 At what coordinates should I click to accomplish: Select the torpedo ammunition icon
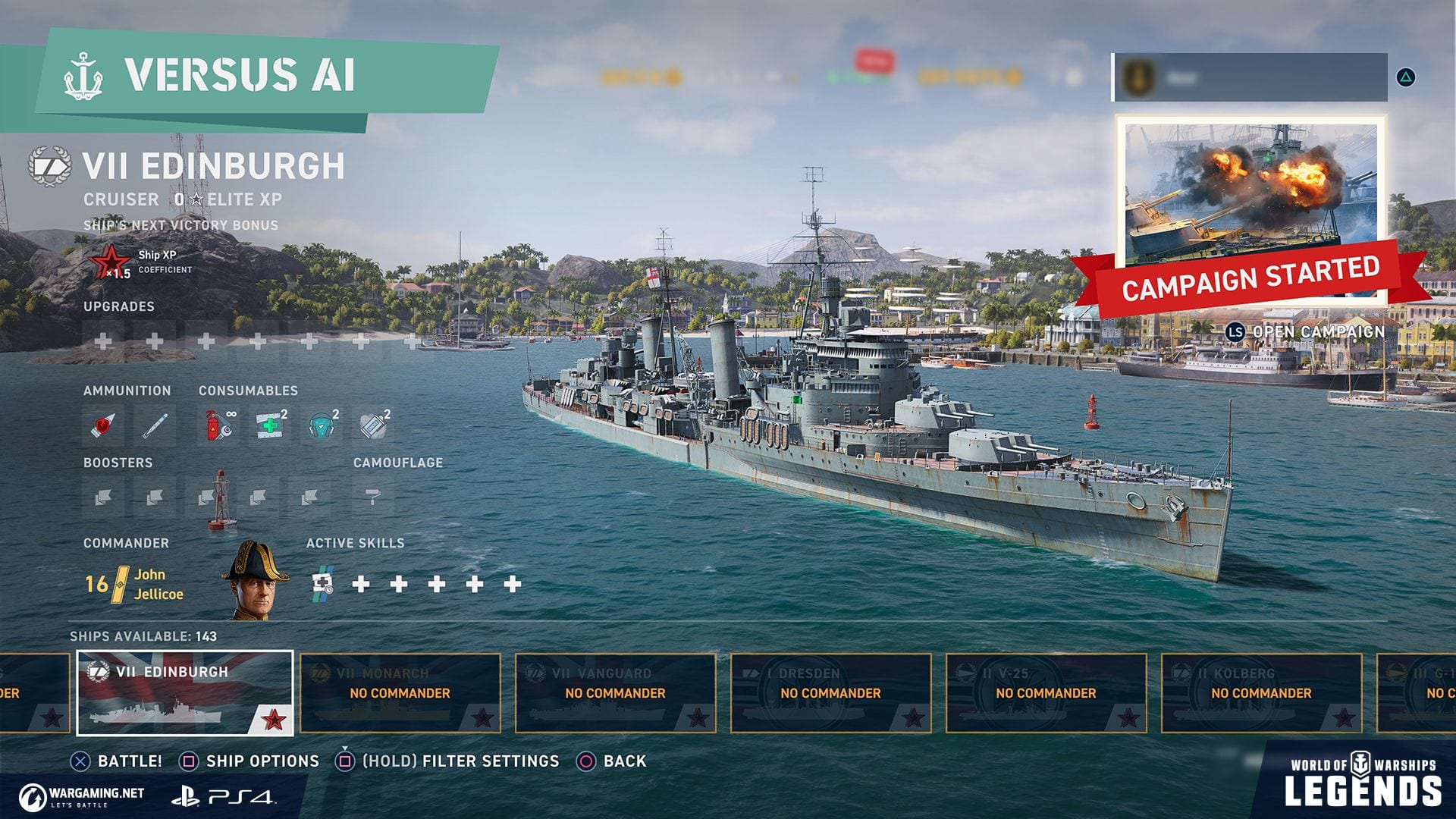coord(155,425)
